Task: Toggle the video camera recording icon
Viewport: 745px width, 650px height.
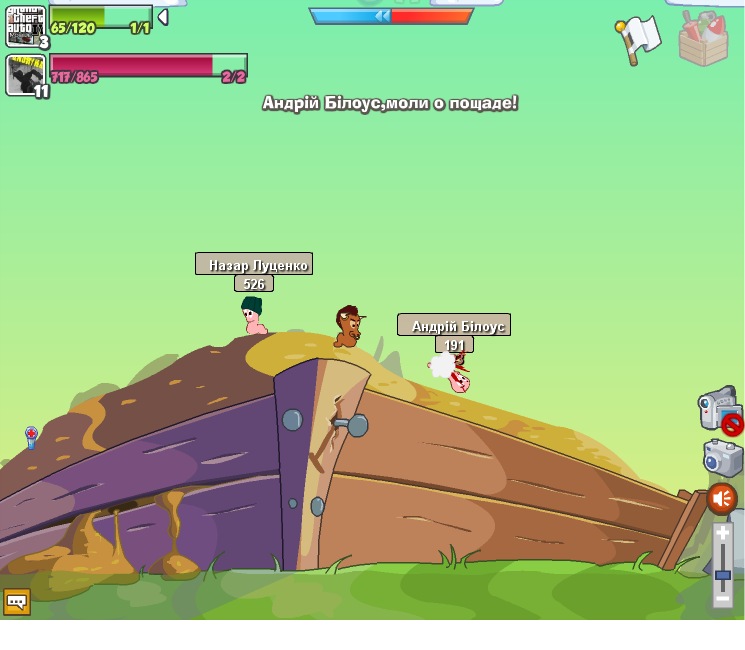Action: 718,411
